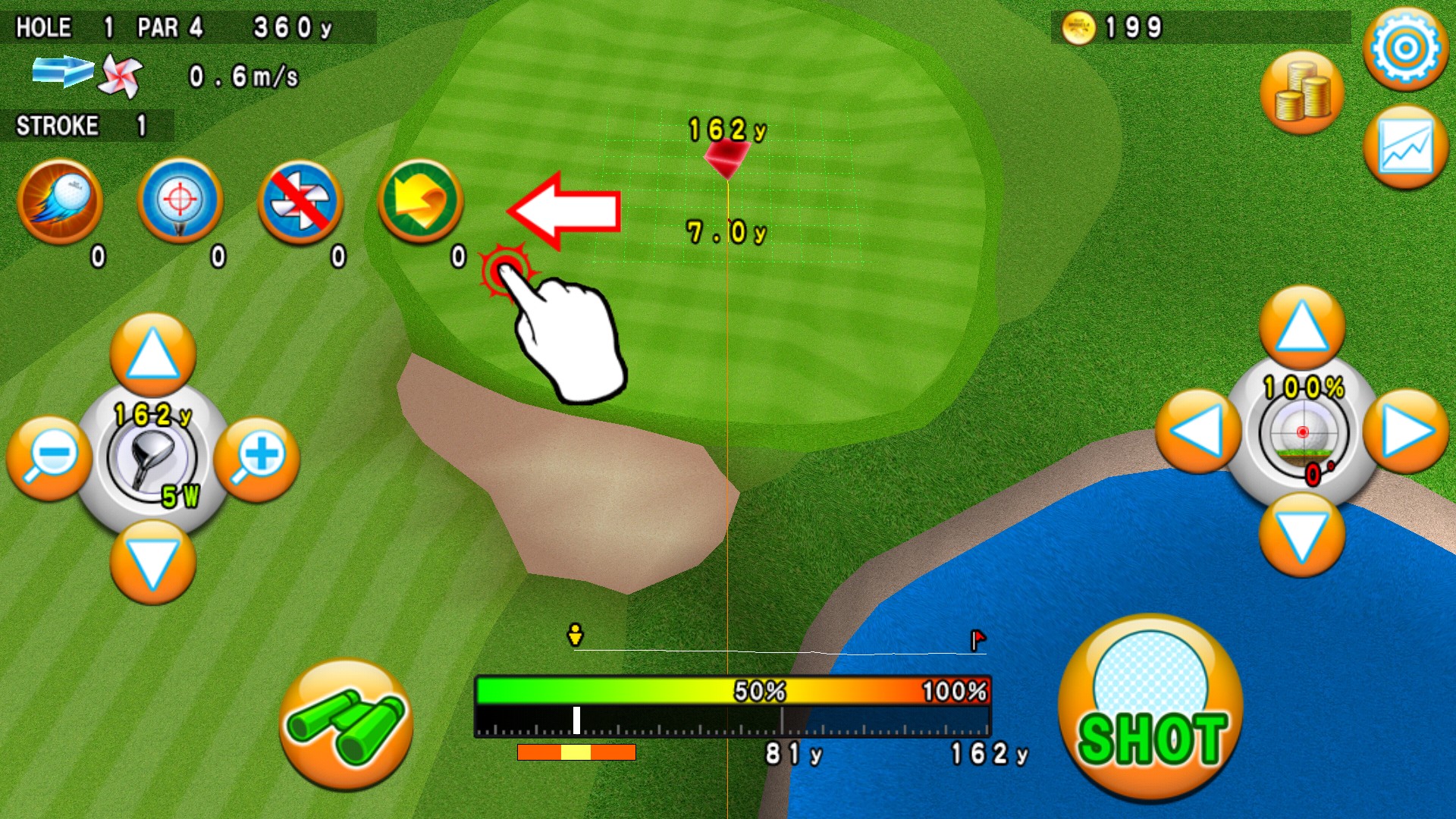
Task: Open the green binoculars course view
Action: 346,725
